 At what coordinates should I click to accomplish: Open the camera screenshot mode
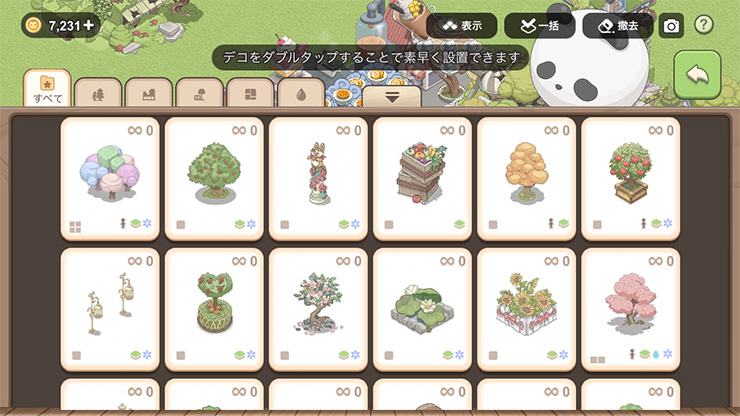point(671,26)
